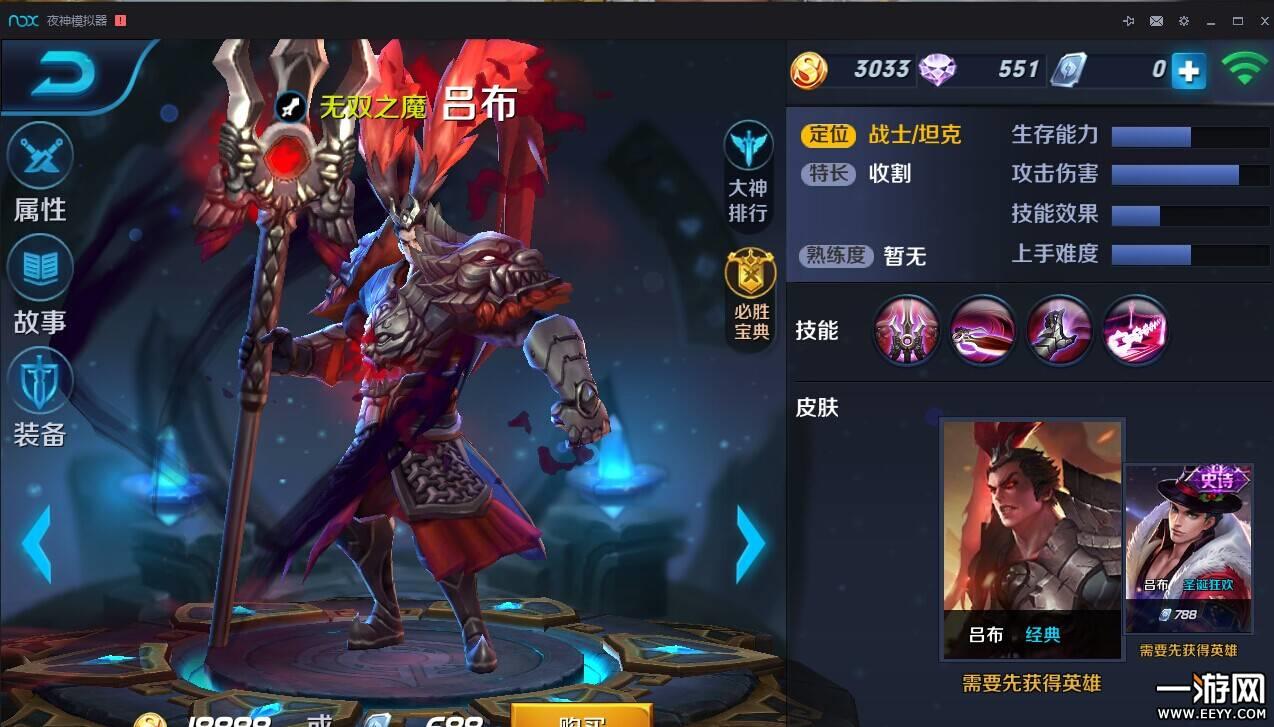The height and width of the screenshot is (727, 1274).
Task: Select the fourth skill icon with pink blade
Action: pyautogui.click(x=1135, y=329)
